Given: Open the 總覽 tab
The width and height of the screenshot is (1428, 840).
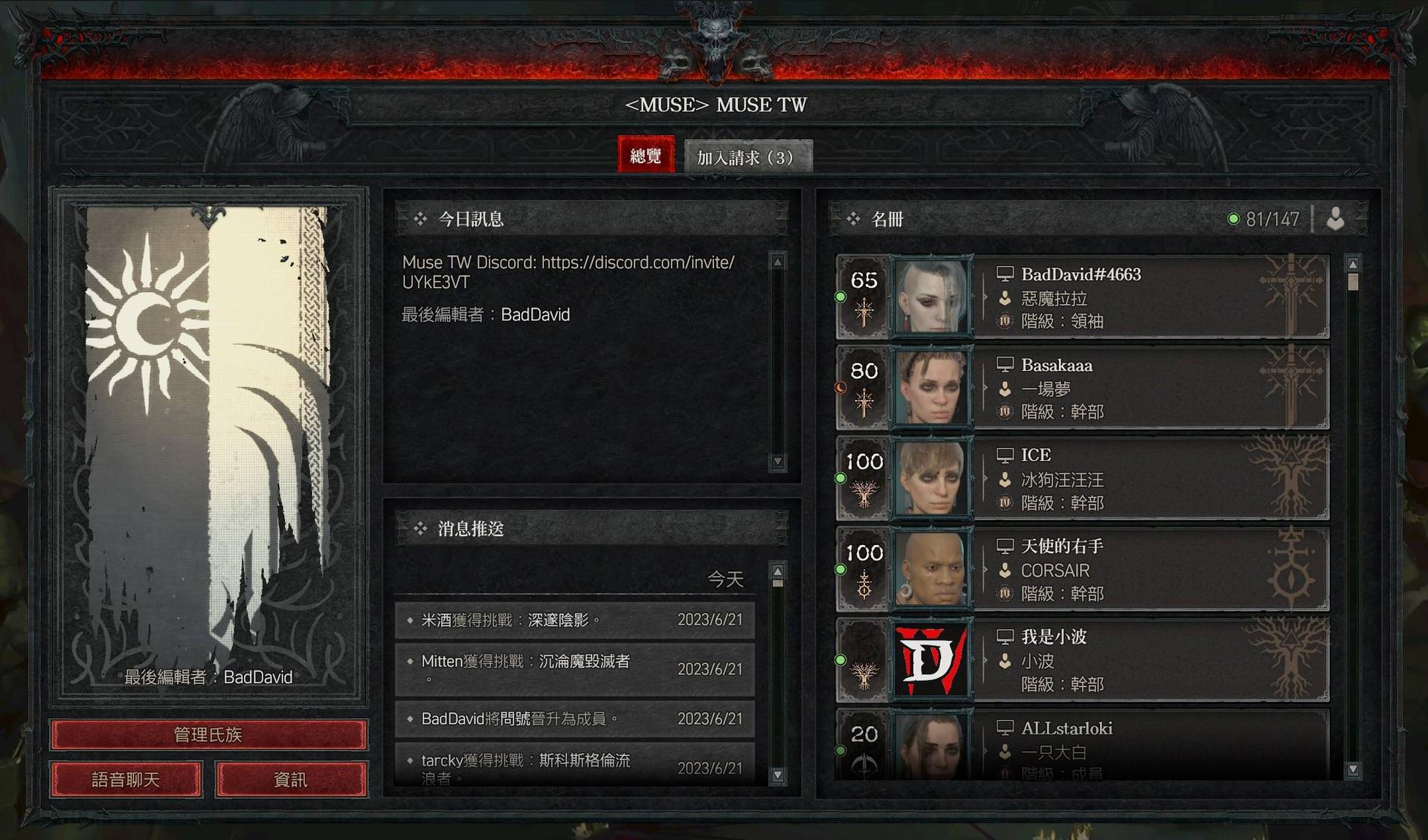Looking at the screenshot, I should [x=646, y=155].
